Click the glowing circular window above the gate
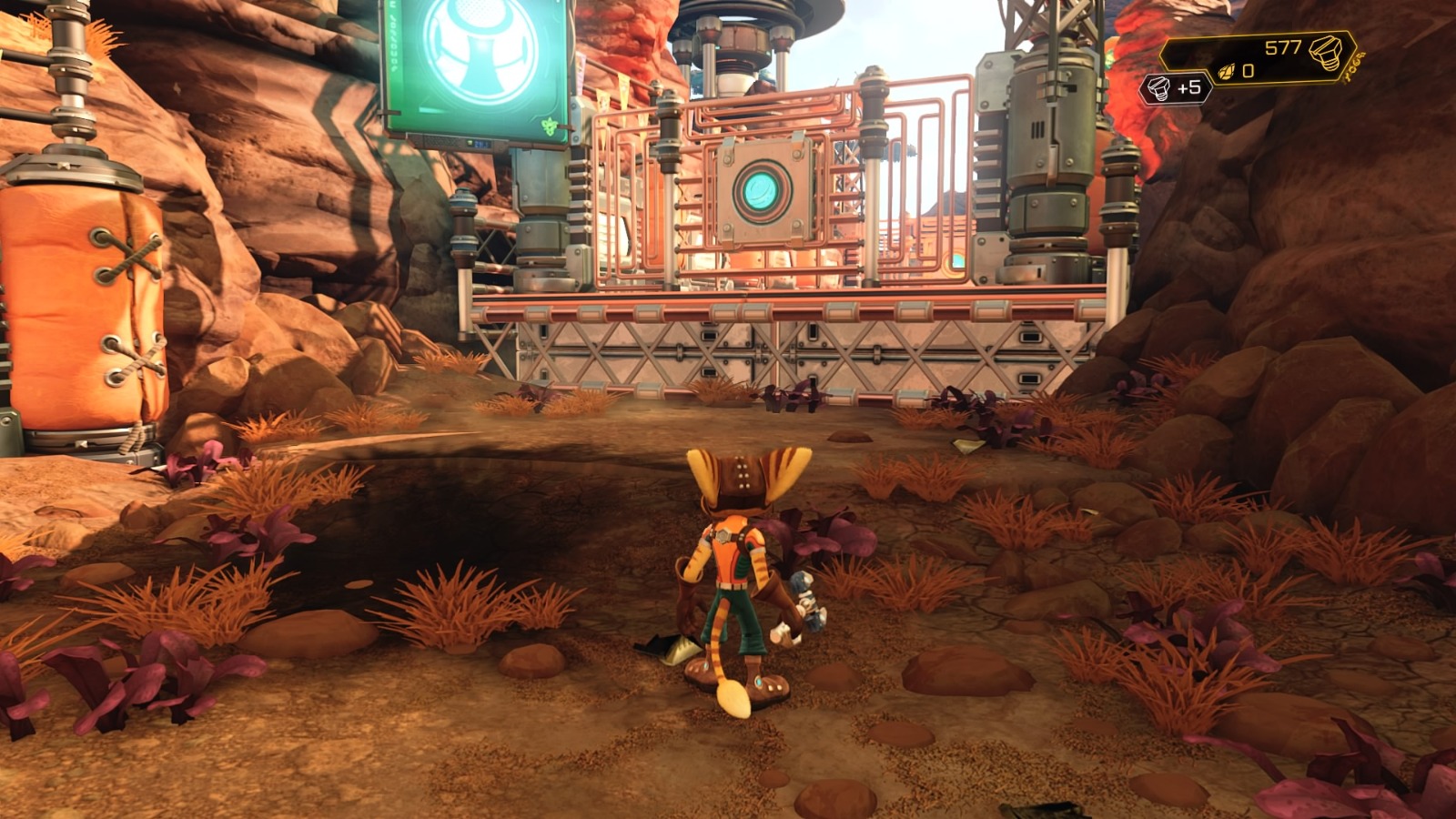 [x=761, y=189]
